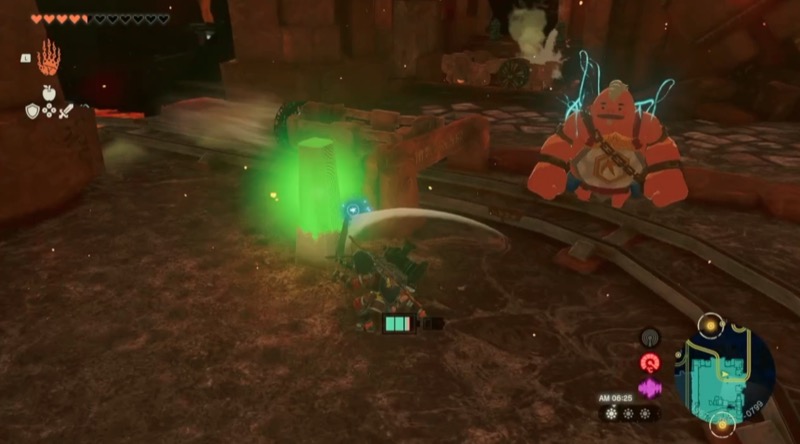Open the circular minimap
The image size is (800, 444).
click(724, 371)
